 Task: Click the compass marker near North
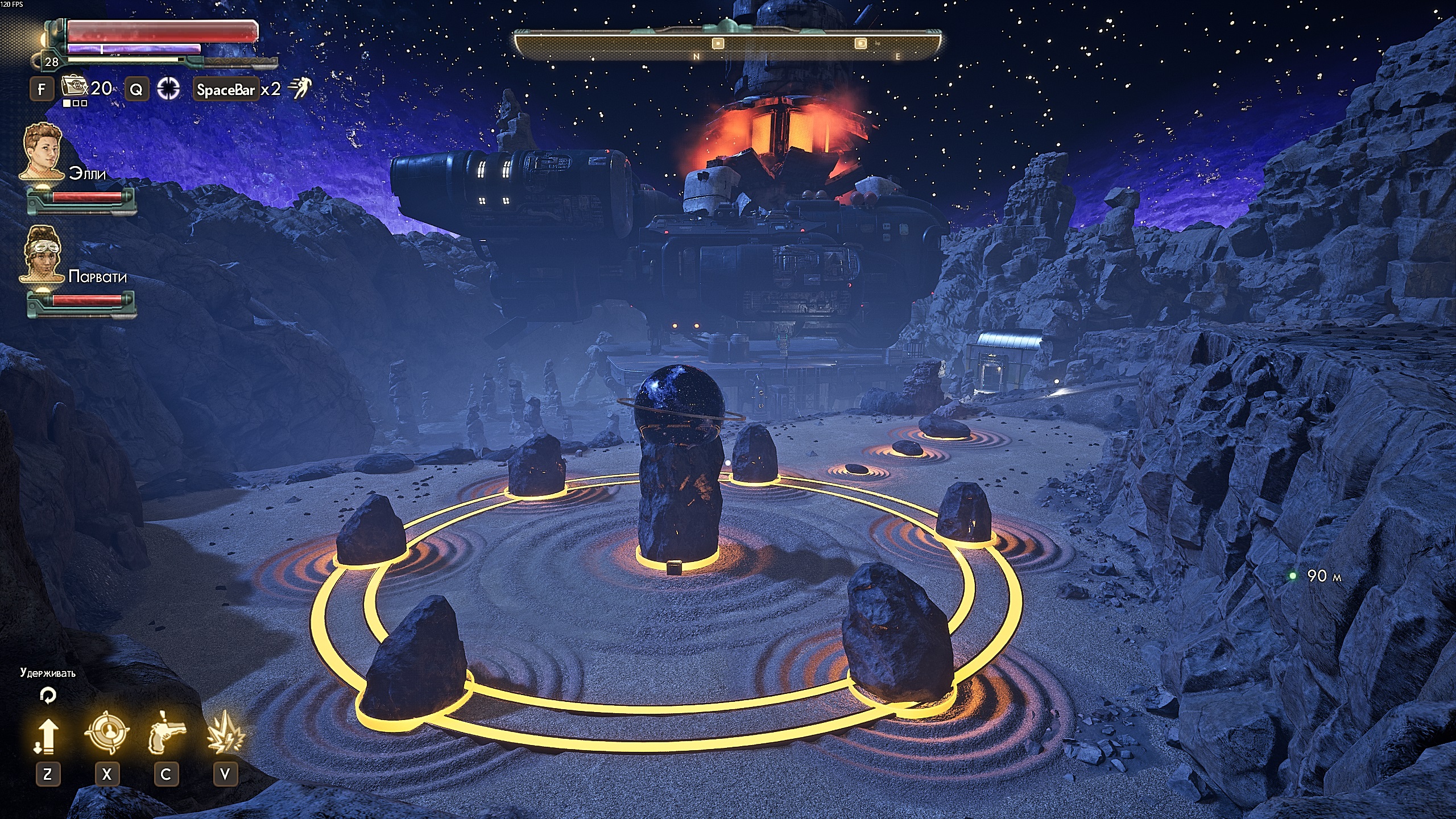pos(718,43)
